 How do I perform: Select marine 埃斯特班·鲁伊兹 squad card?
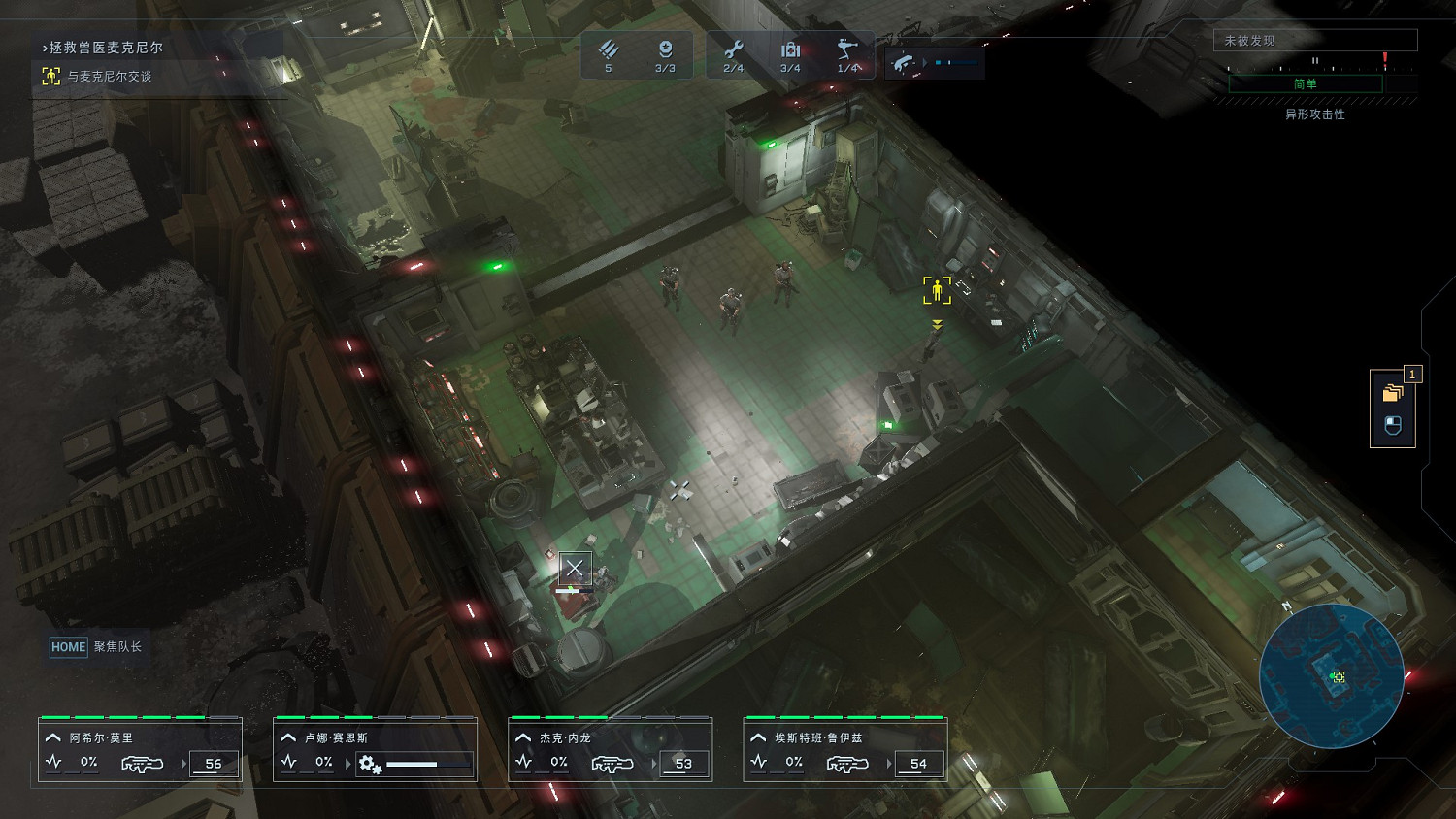[844, 749]
